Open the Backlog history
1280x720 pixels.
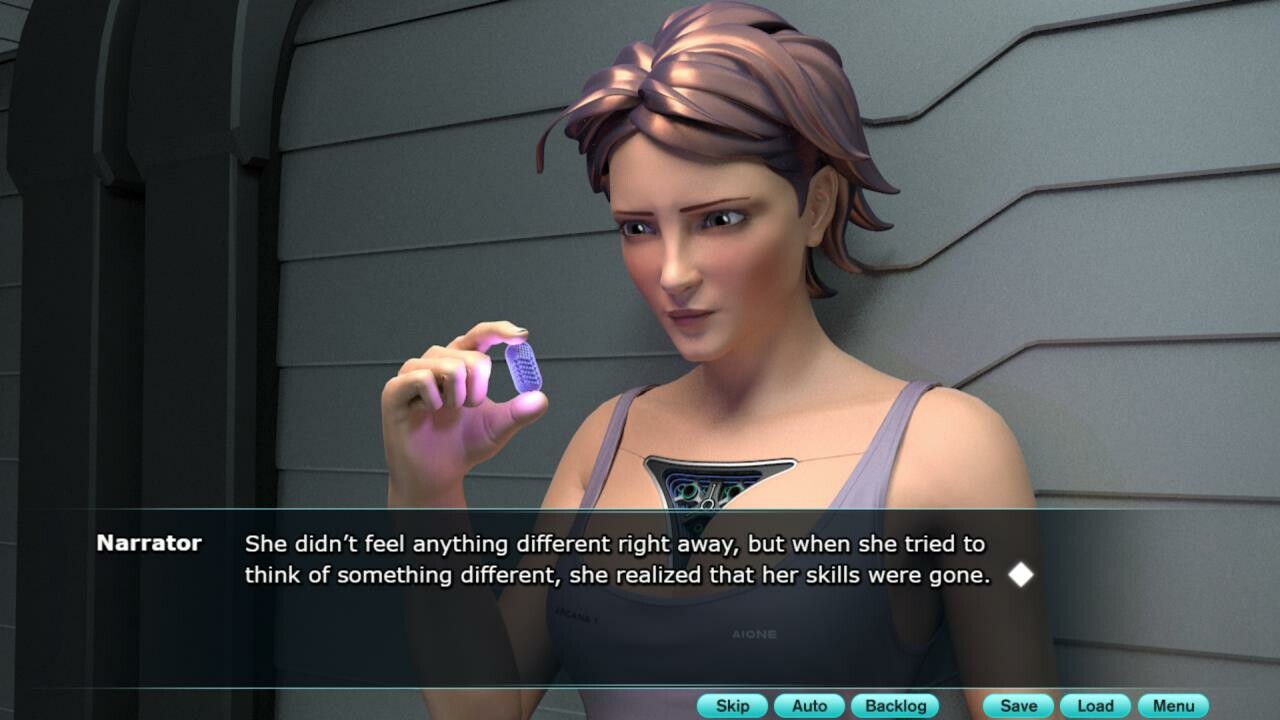pos(895,706)
